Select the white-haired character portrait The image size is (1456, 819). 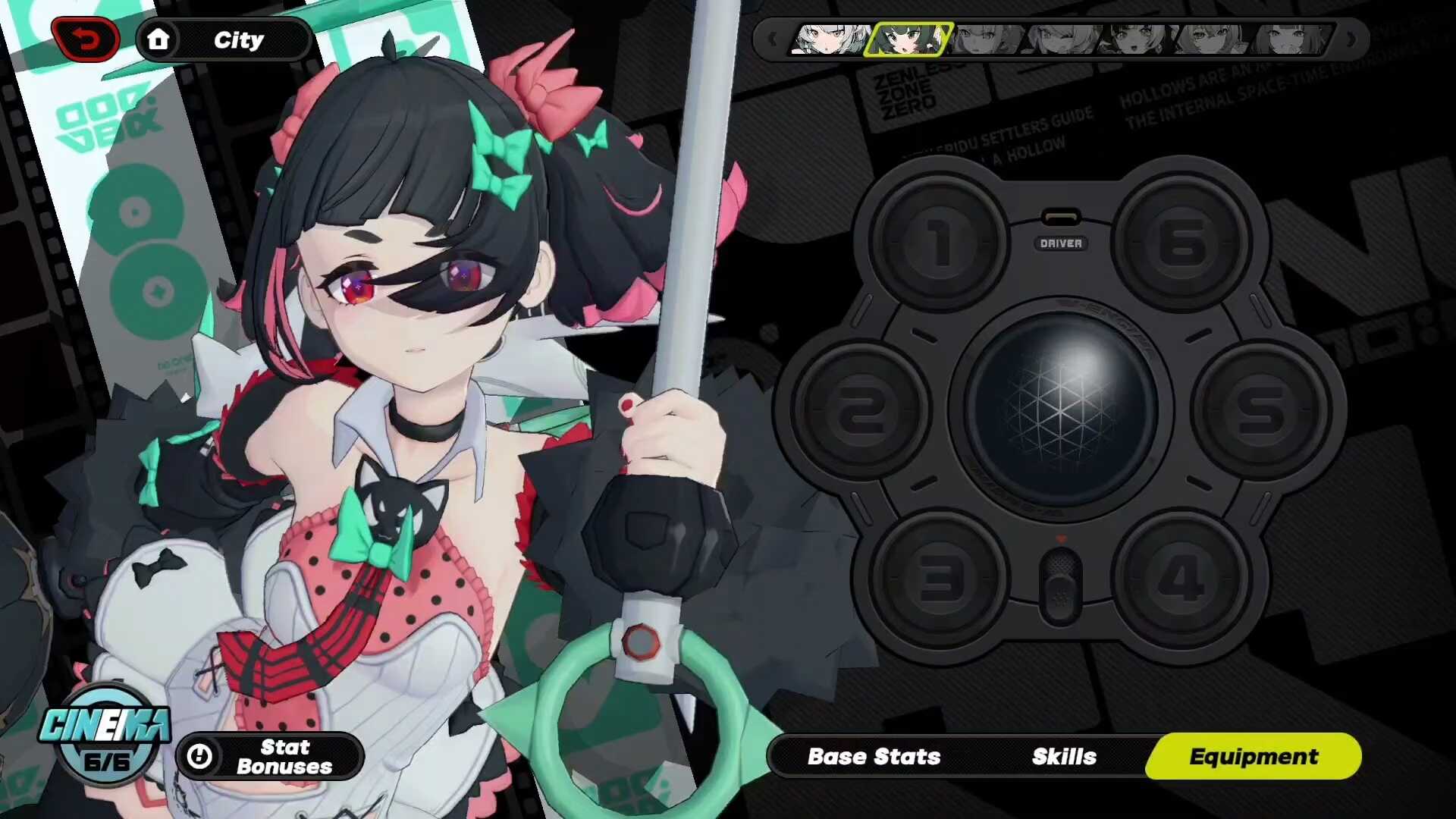pyautogui.click(x=830, y=39)
